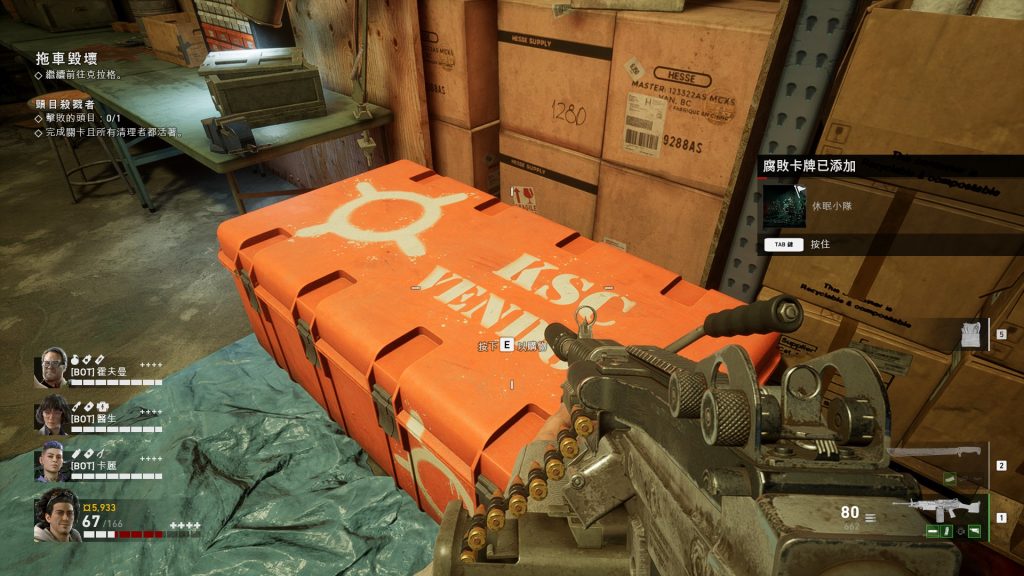
Task: Open the 休眠小隊 corruption card thumbnail
Action: click(x=785, y=206)
